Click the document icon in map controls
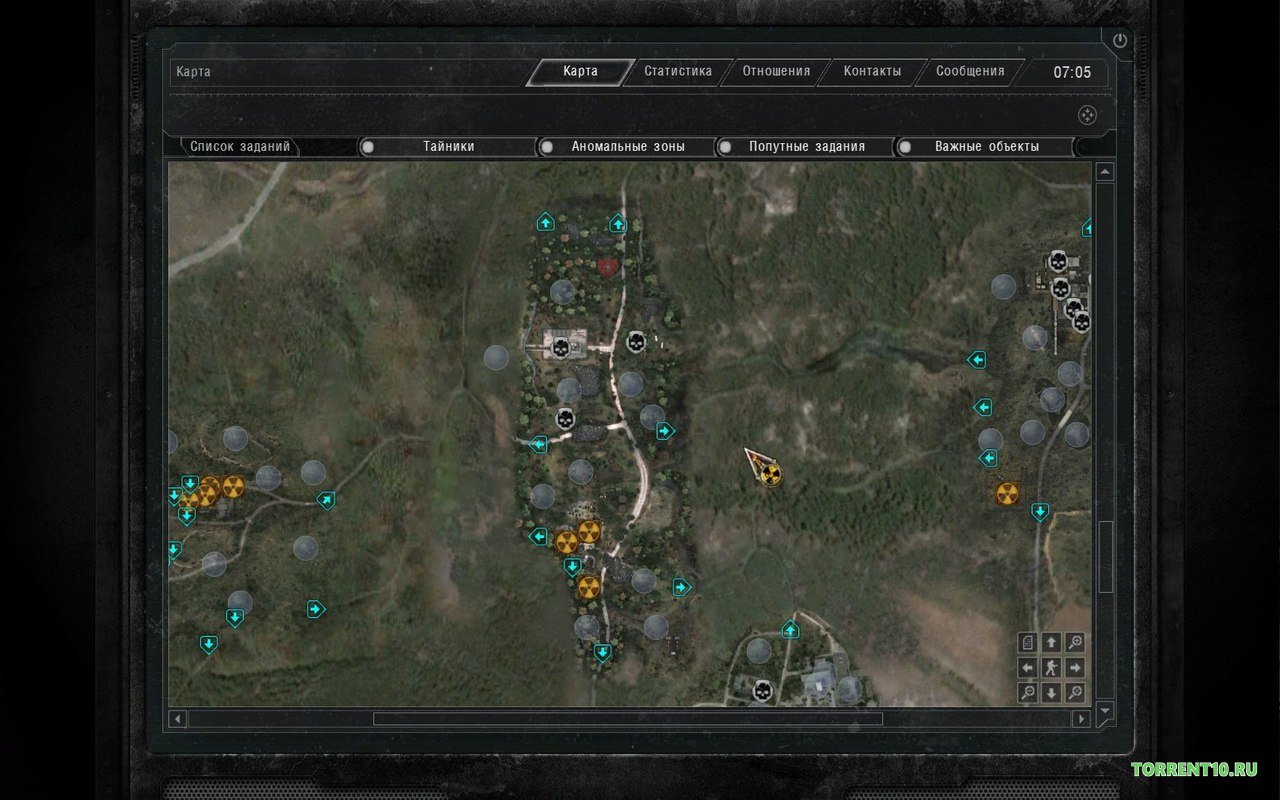 tap(1027, 643)
